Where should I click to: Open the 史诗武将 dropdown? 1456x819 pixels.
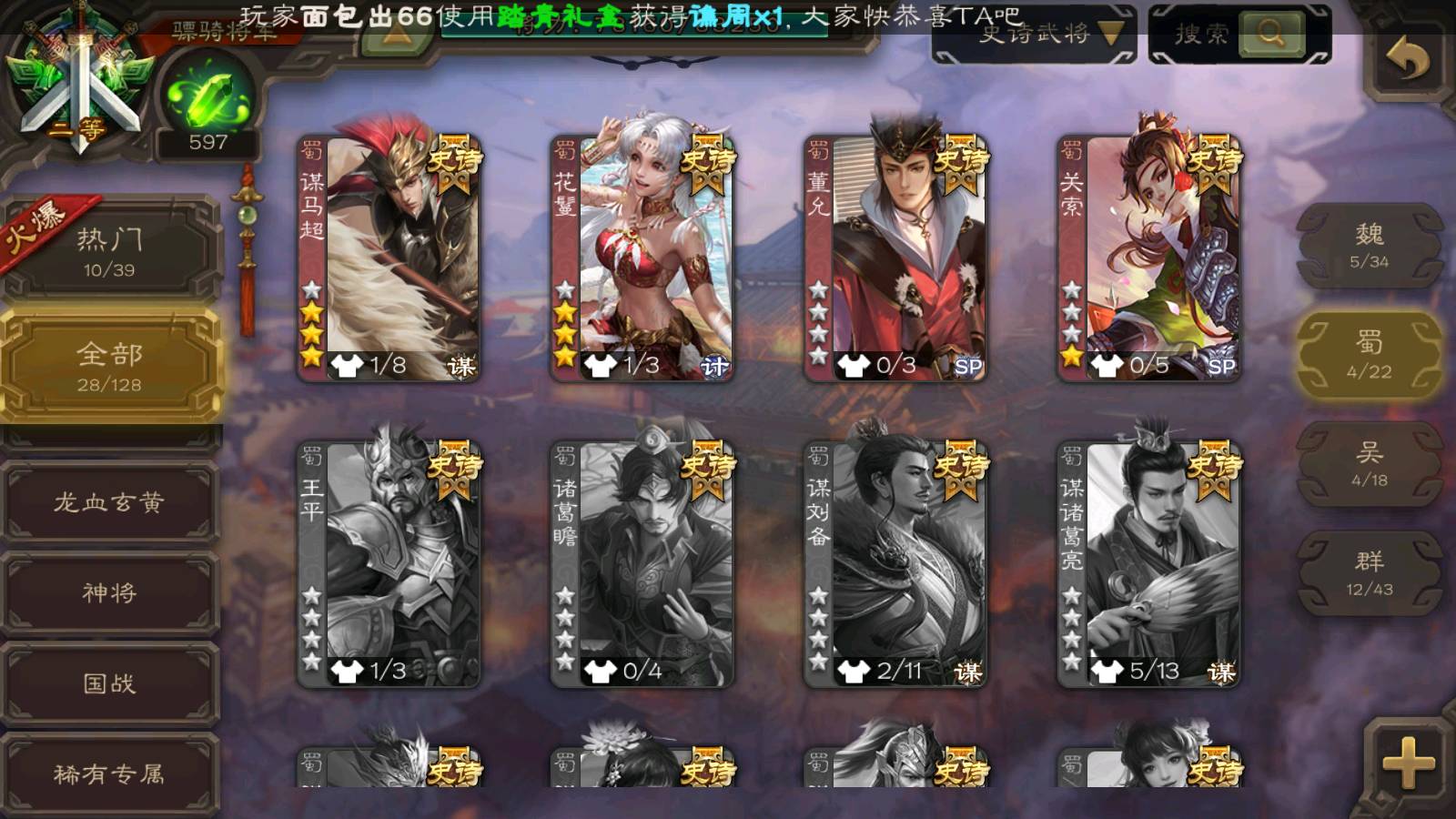pos(1035,35)
